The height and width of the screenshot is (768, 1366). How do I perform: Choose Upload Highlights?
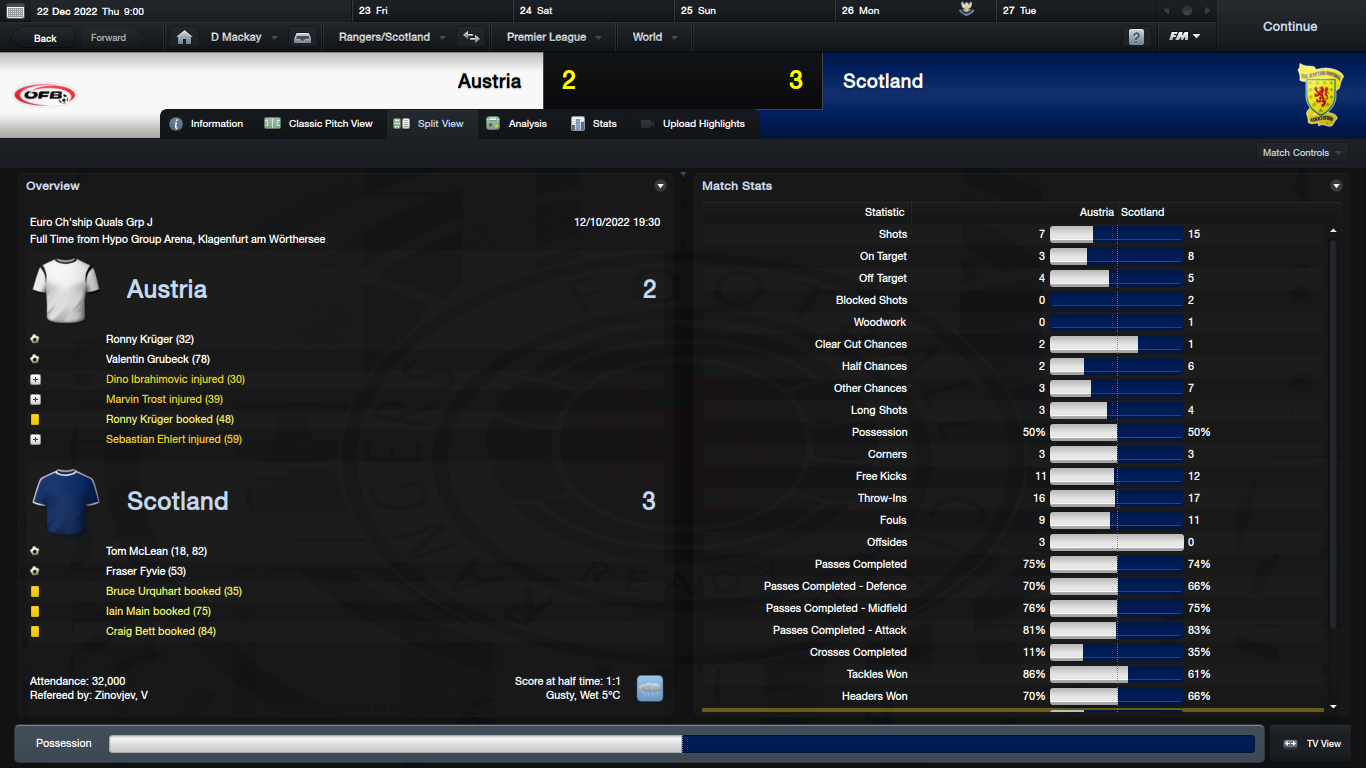pos(693,124)
